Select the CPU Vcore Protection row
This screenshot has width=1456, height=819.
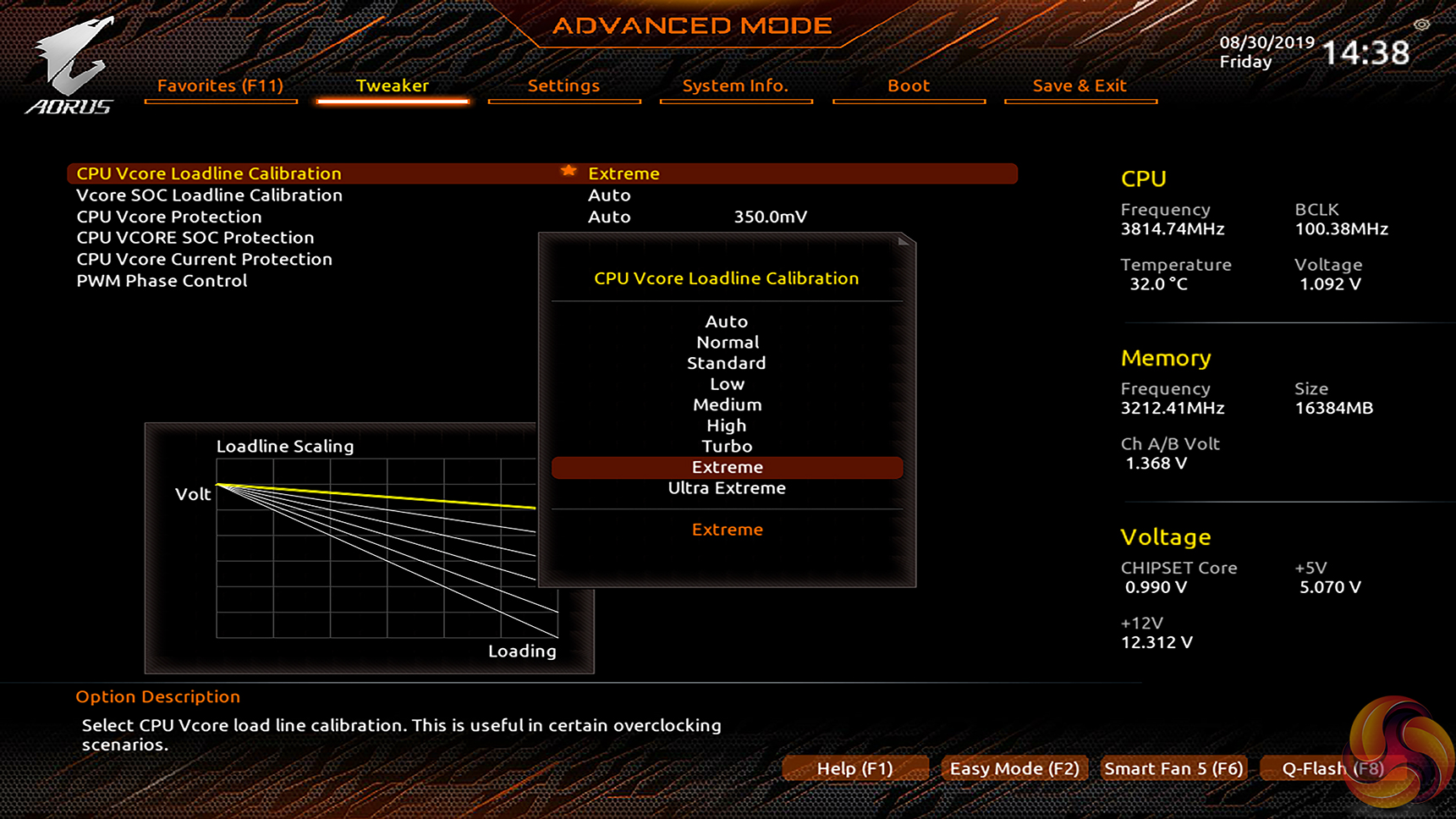point(169,217)
